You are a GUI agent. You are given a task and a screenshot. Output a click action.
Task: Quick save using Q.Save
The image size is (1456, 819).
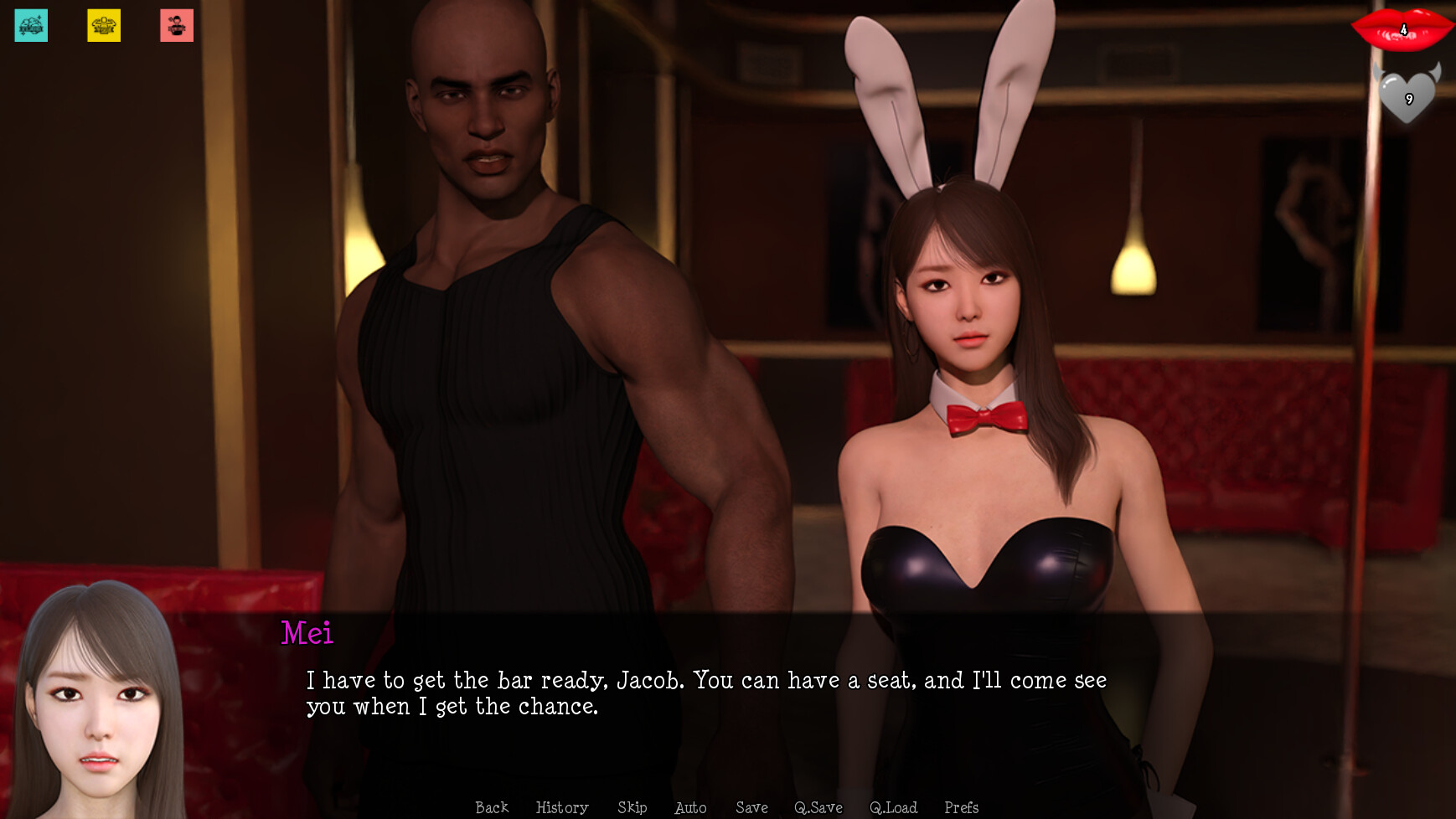click(x=818, y=807)
